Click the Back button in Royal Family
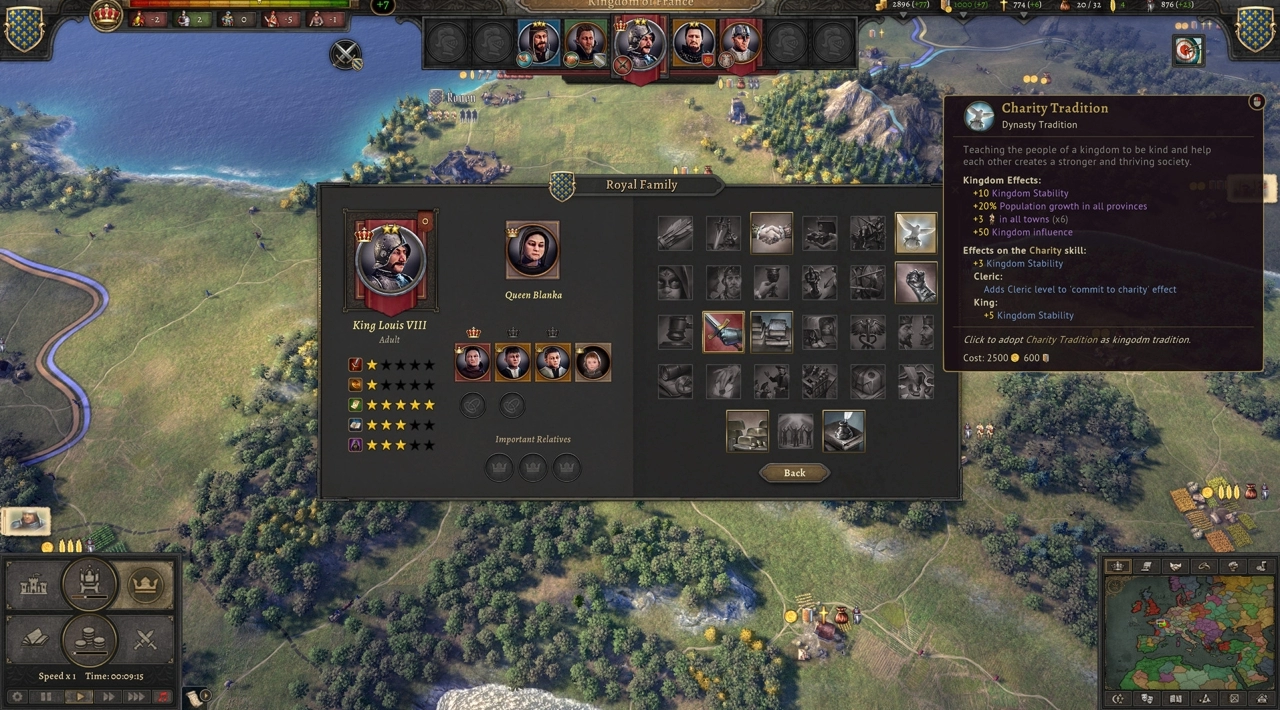 pyautogui.click(x=794, y=473)
